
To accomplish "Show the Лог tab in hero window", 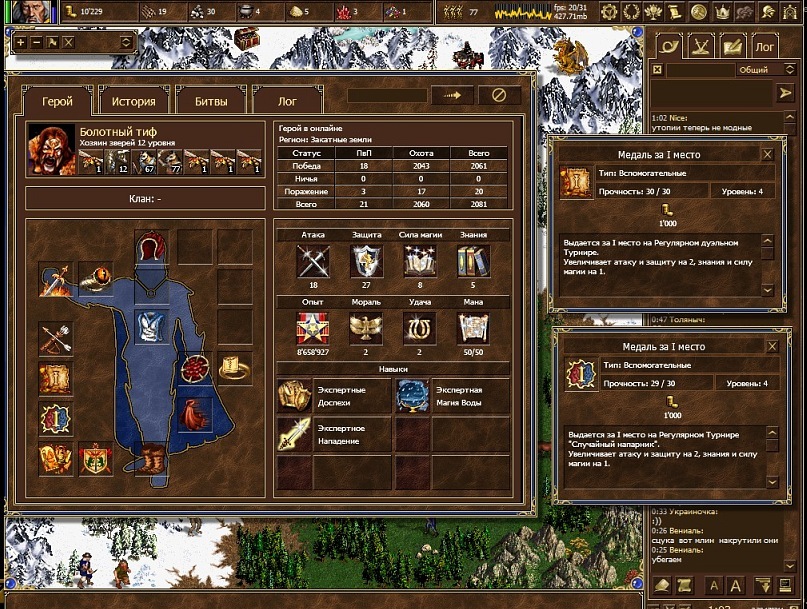I will click(287, 101).
